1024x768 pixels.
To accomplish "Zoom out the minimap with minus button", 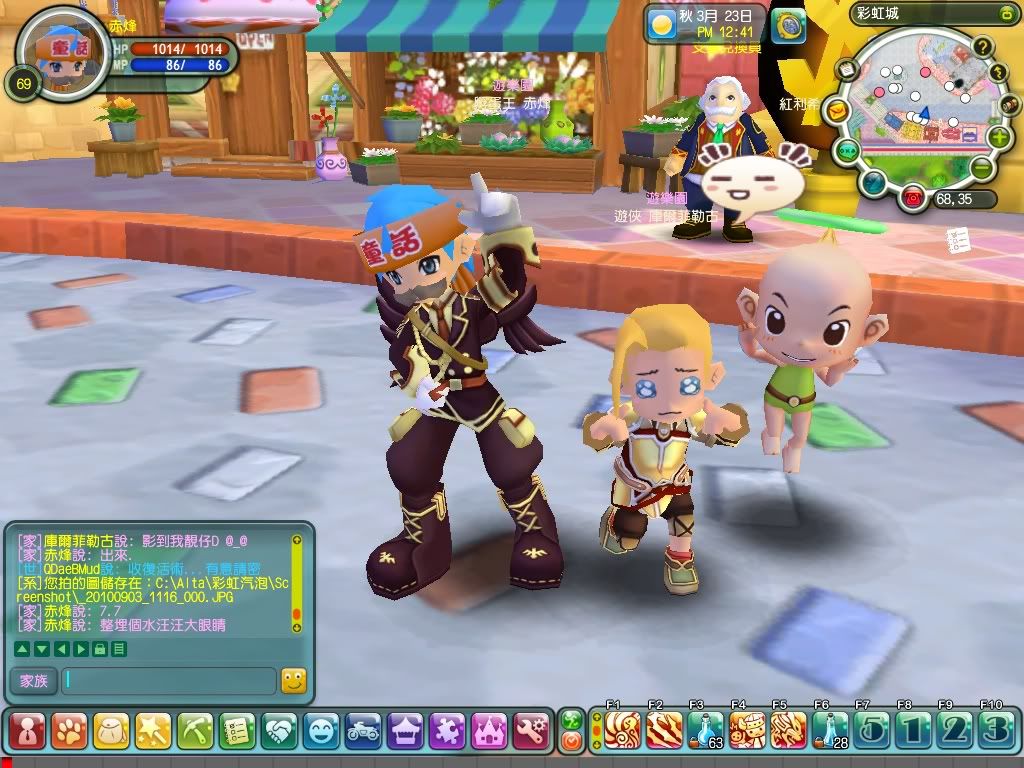I will tap(983, 169).
